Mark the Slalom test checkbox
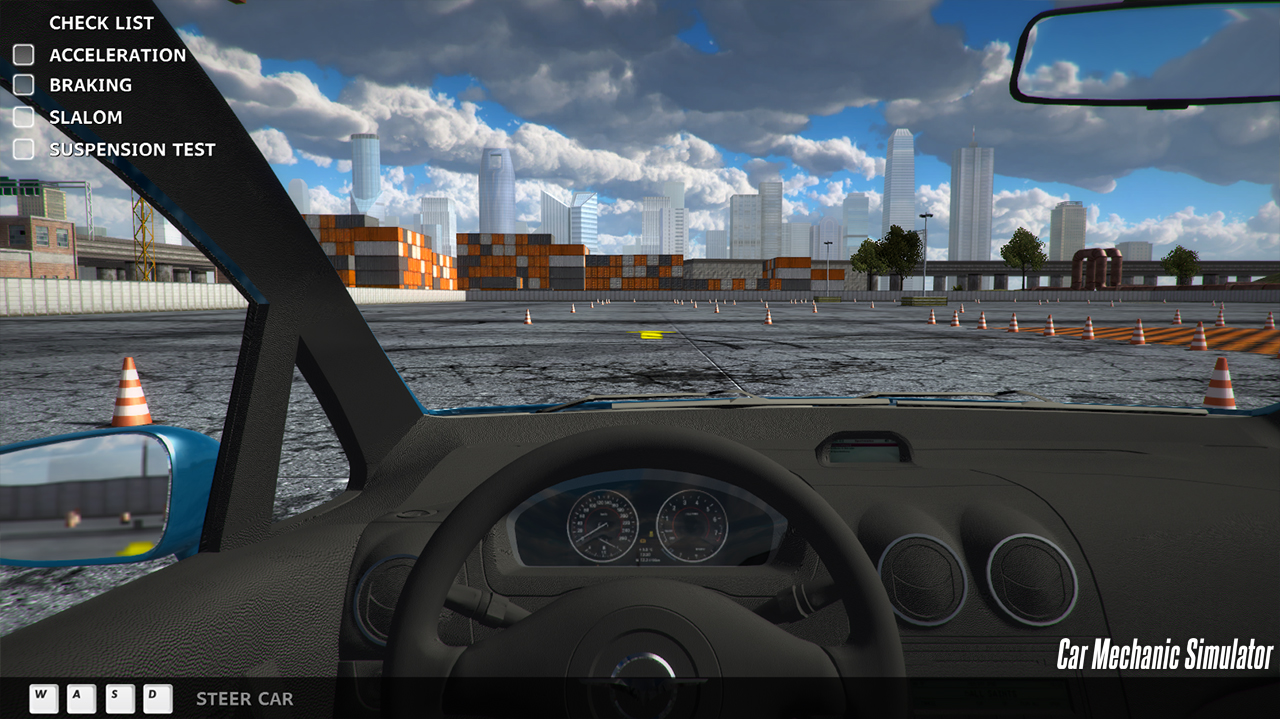The height and width of the screenshot is (719, 1280). click(23, 117)
